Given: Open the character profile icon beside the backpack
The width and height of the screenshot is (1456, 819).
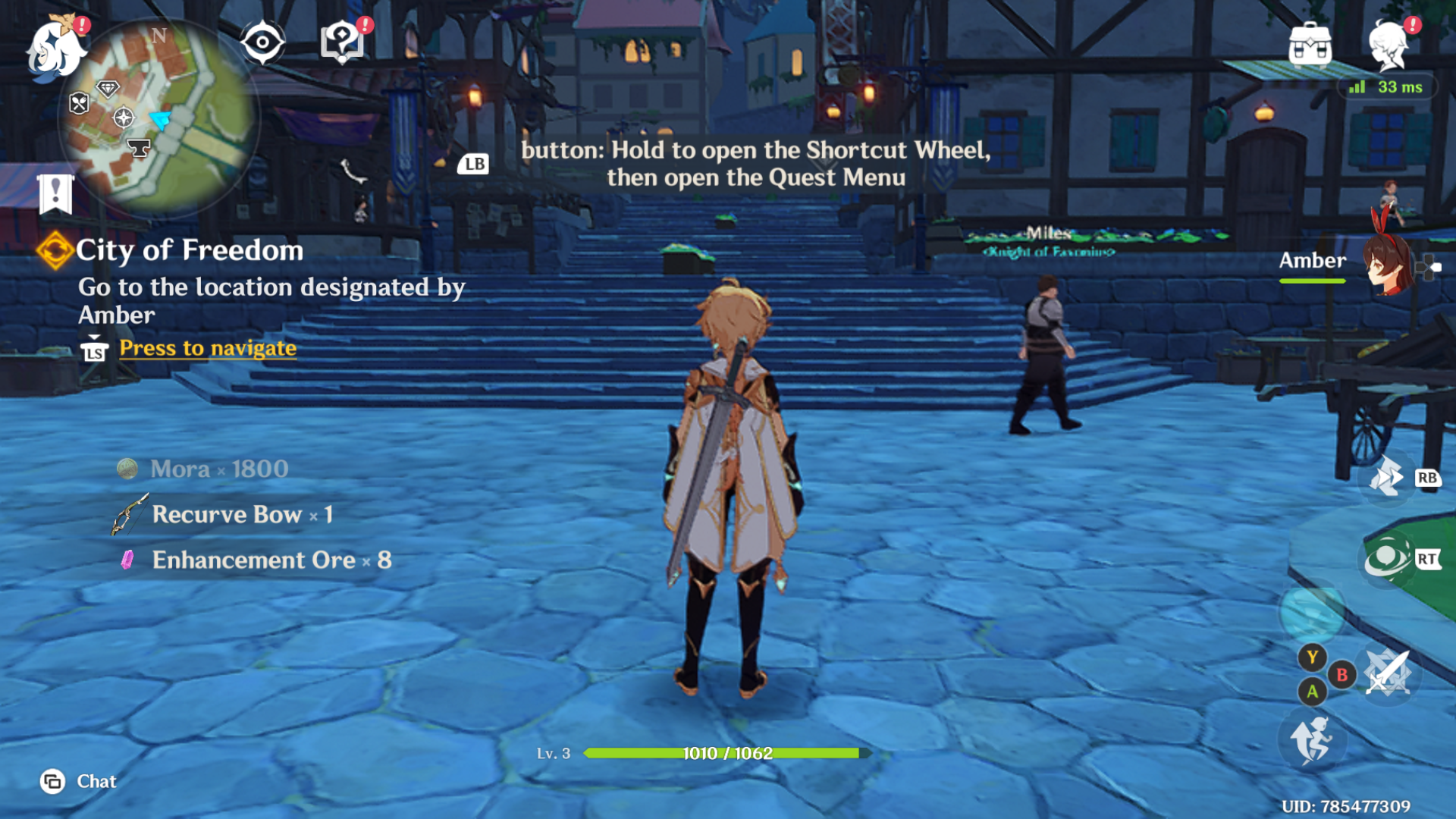Looking at the screenshot, I should coord(1390,44).
